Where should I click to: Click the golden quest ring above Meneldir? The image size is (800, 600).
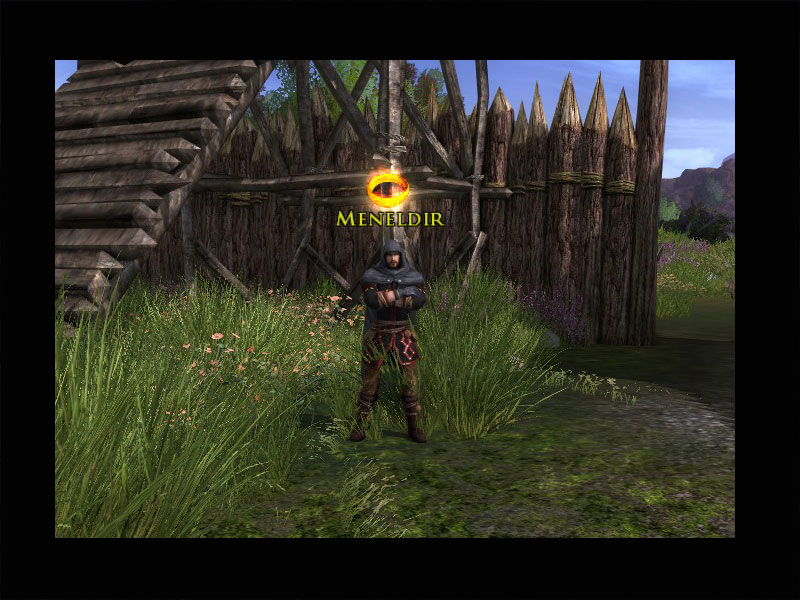point(386,188)
